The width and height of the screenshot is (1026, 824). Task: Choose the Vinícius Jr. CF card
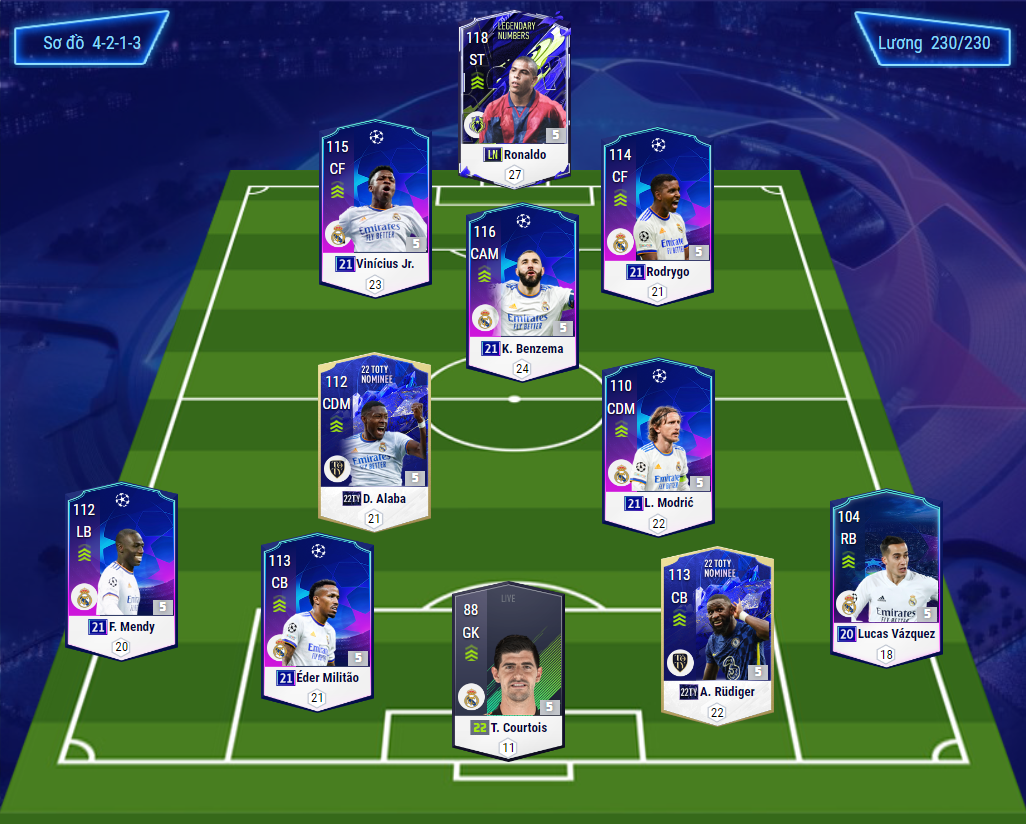[x=375, y=205]
